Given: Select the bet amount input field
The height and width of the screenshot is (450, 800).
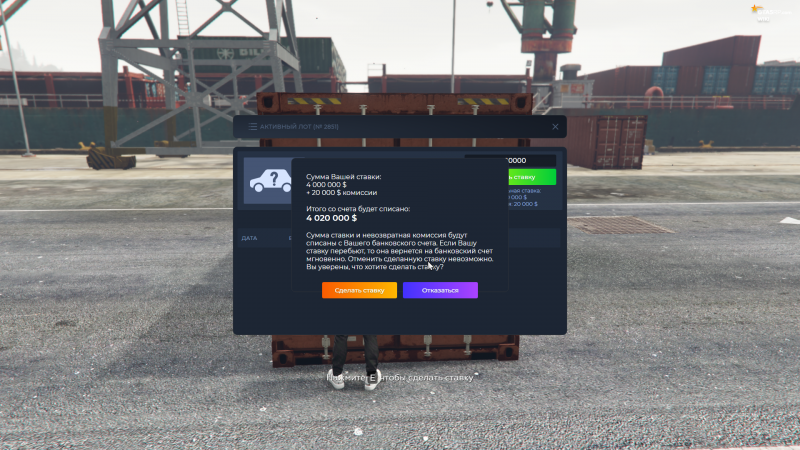Looking at the screenshot, I should tap(530, 160).
